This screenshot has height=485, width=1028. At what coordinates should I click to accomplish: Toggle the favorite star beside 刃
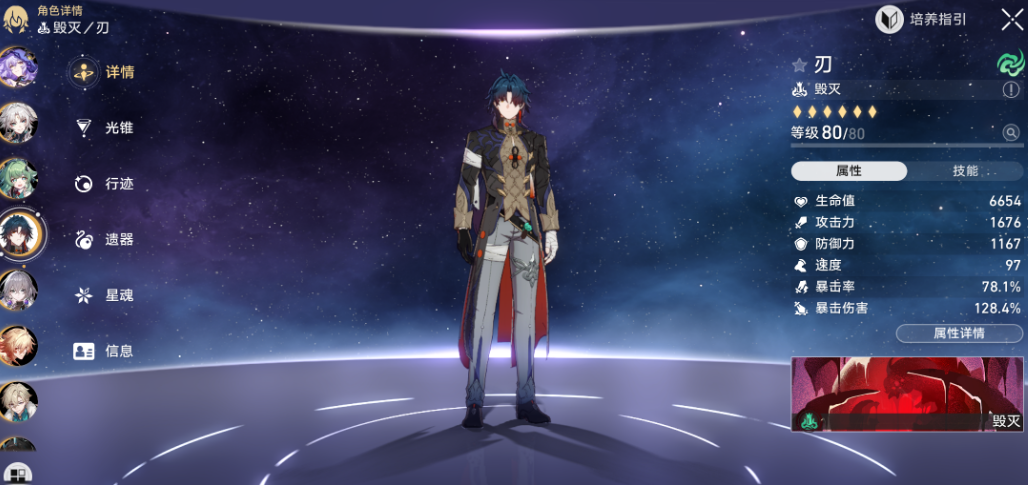pos(799,65)
